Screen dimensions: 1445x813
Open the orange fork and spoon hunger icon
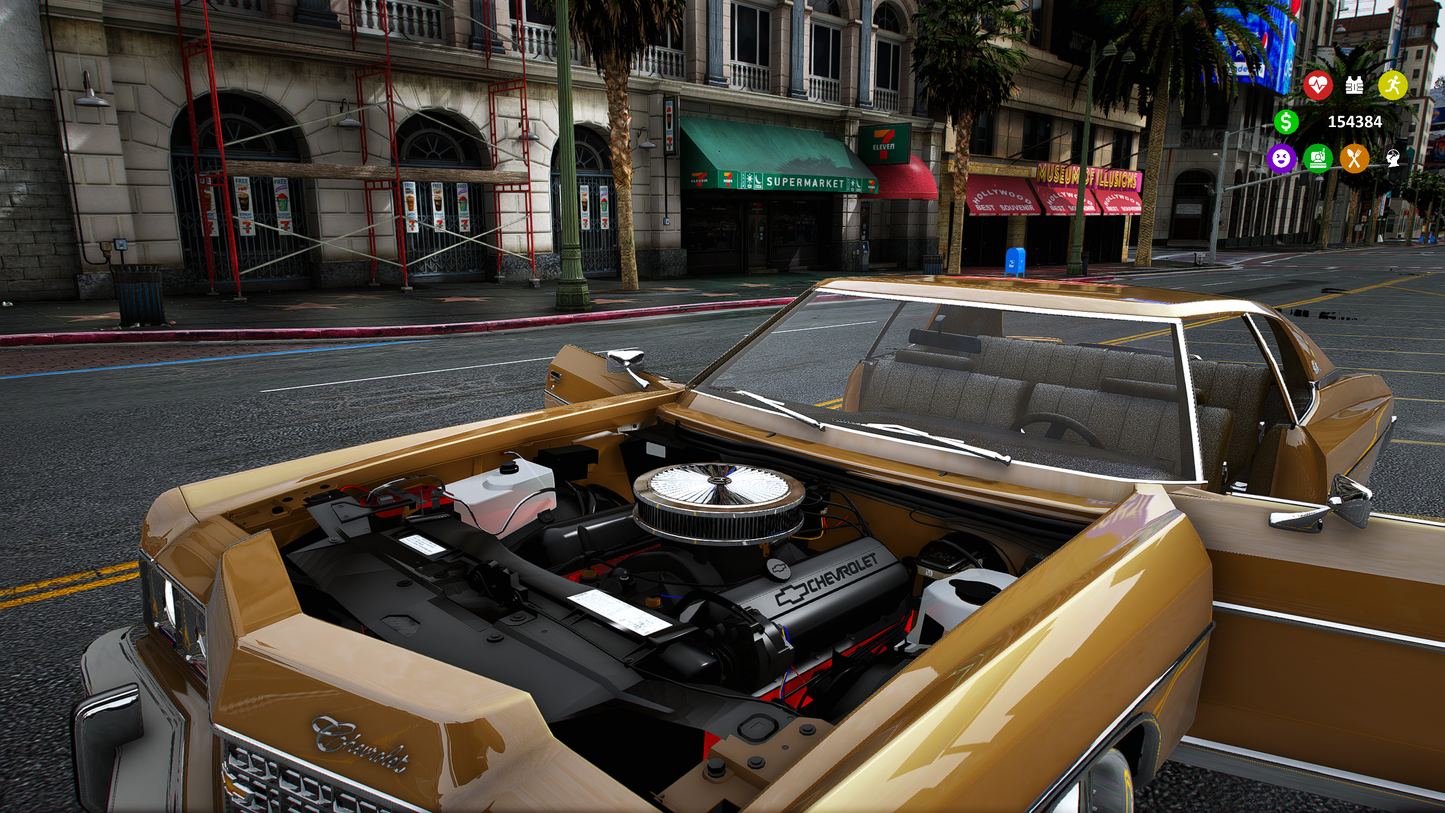(1354, 158)
